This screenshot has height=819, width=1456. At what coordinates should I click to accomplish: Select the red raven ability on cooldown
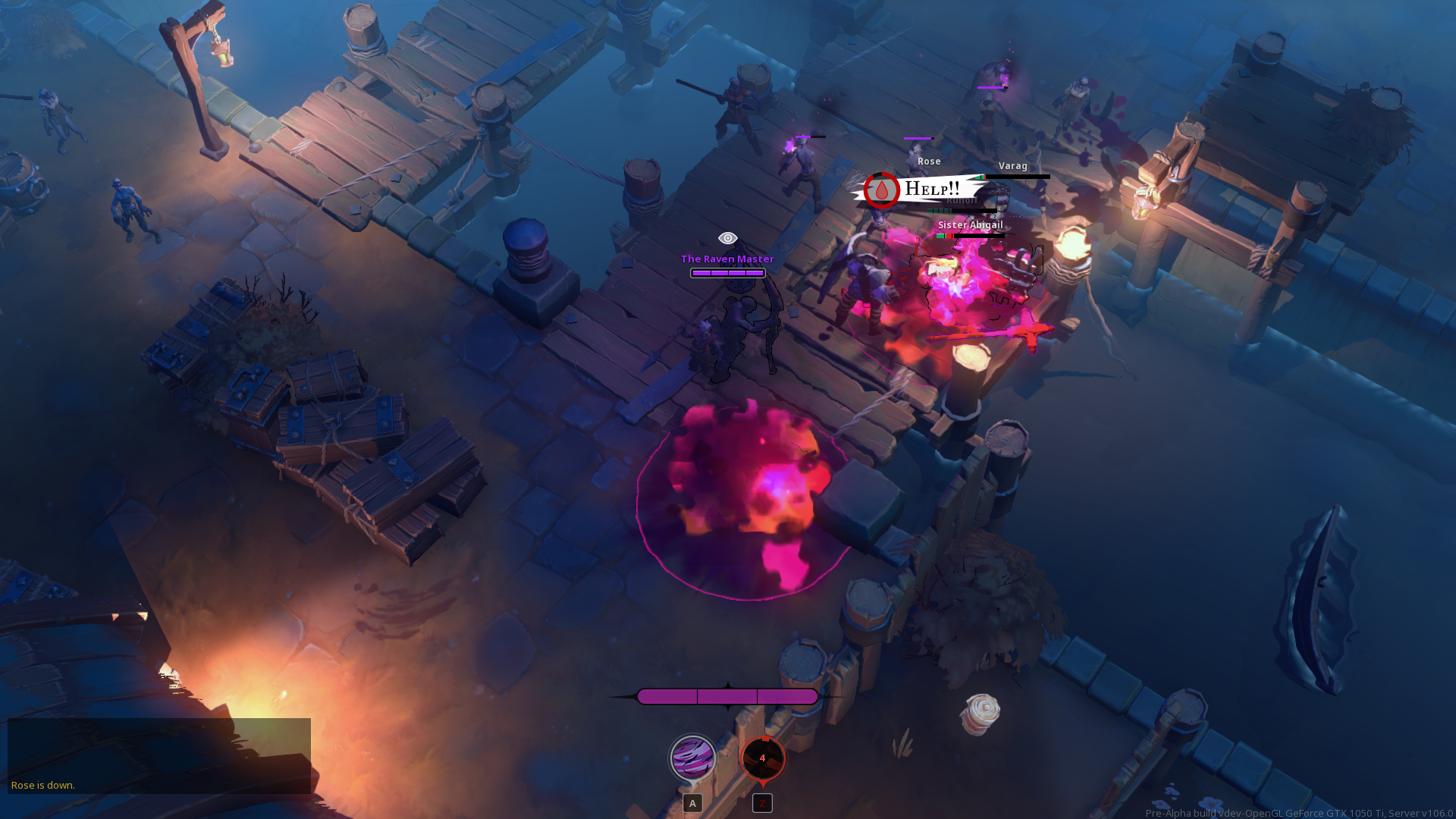click(763, 758)
